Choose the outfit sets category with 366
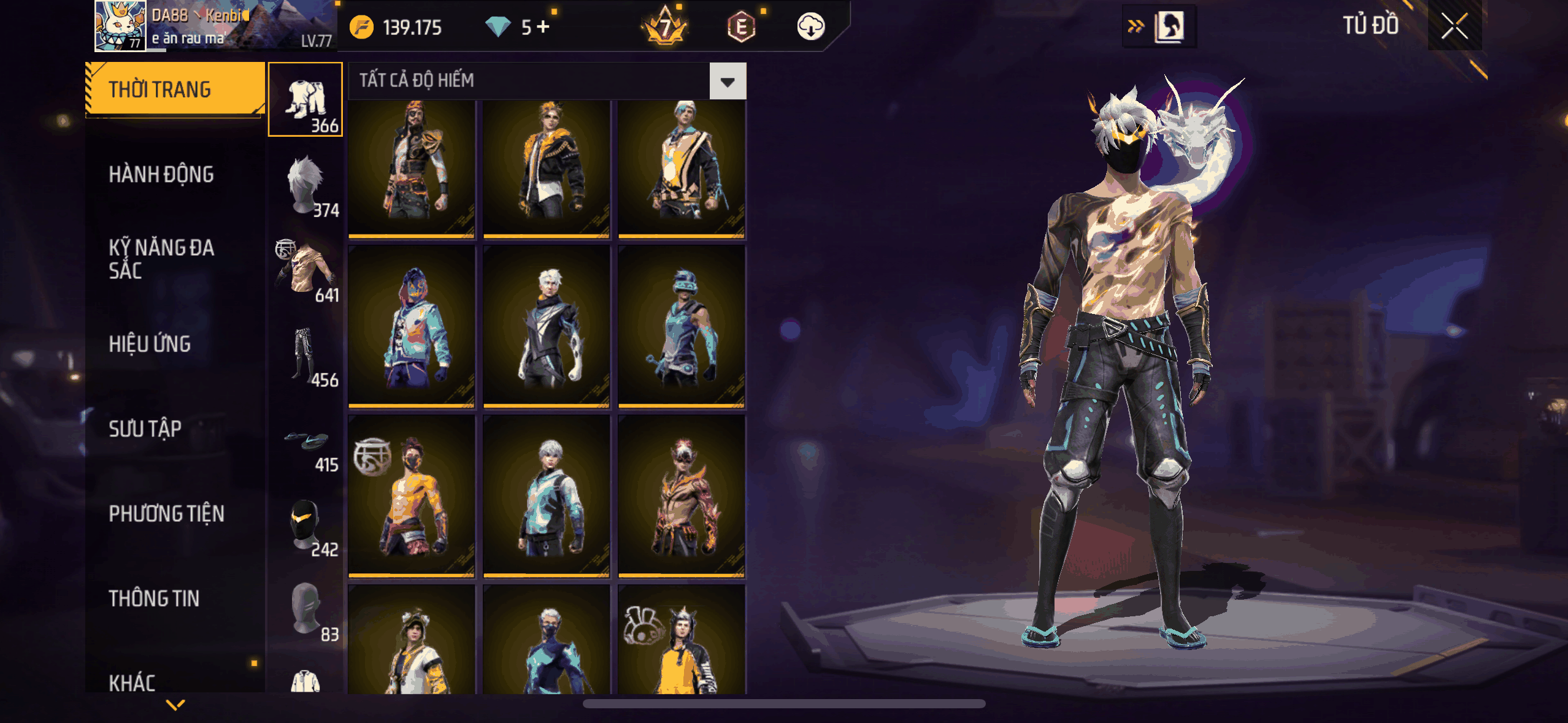The width and height of the screenshot is (1568, 723). tap(306, 99)
